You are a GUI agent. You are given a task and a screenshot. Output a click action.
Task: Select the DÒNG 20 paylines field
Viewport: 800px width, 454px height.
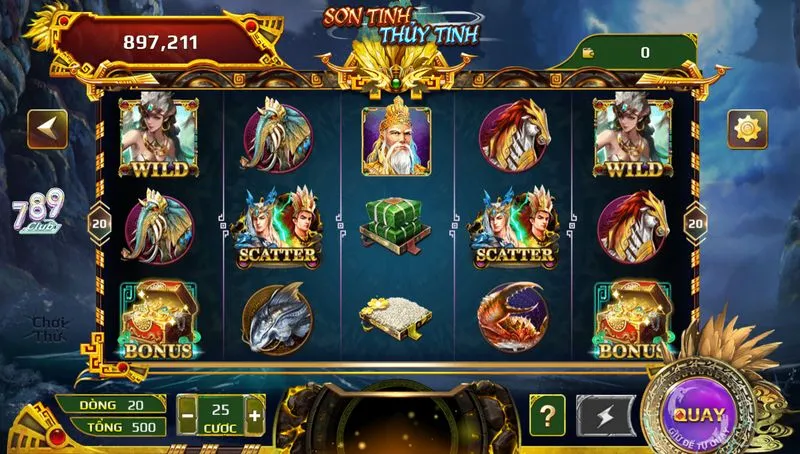(110, 404)
